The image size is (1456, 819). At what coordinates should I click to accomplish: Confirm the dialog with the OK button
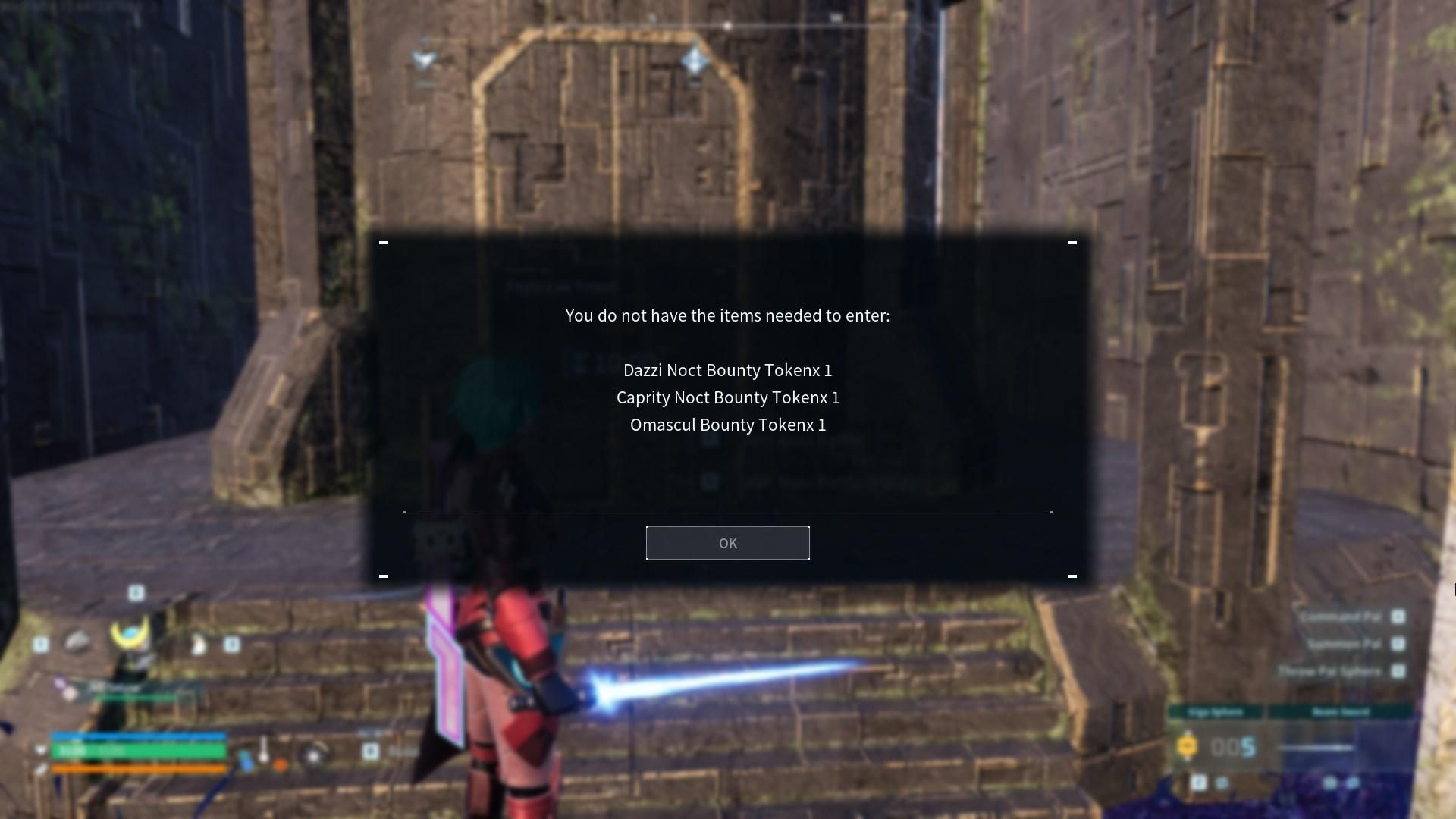[727, 543]
